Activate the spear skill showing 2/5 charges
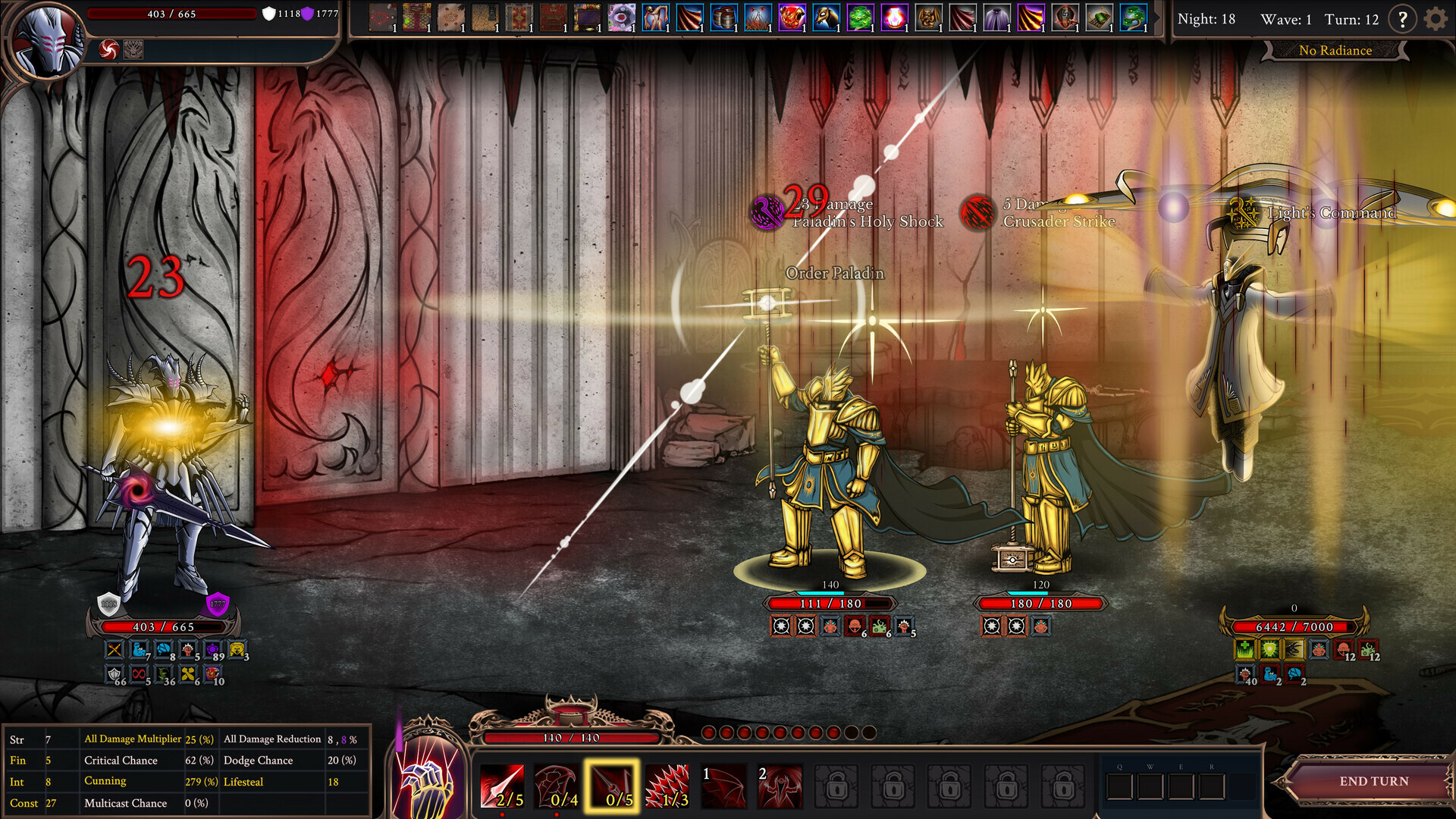This screenshot has height=819, width=1456. coord(503,785)
